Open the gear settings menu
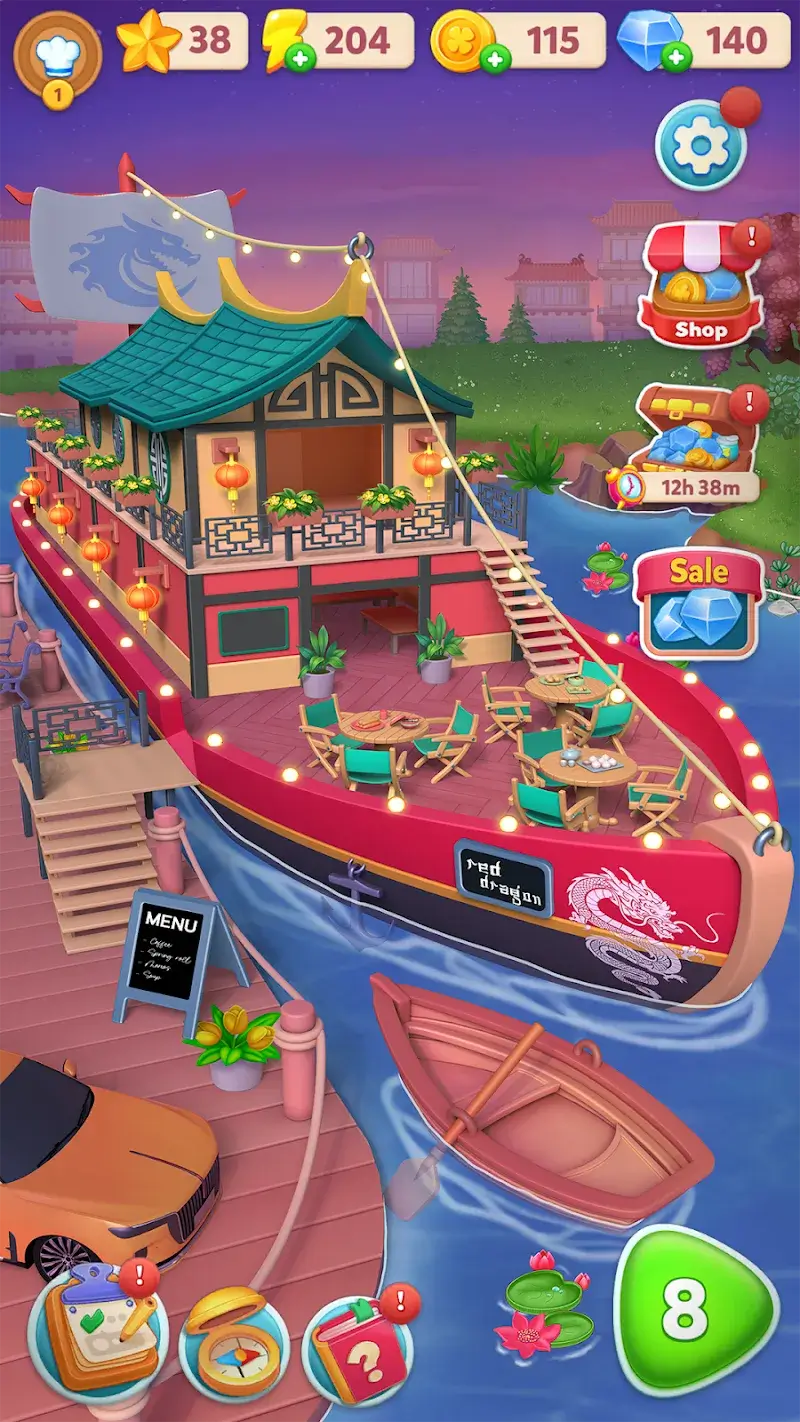The height and width of the screenshot is (1422, 800). [x=701, y=147]
